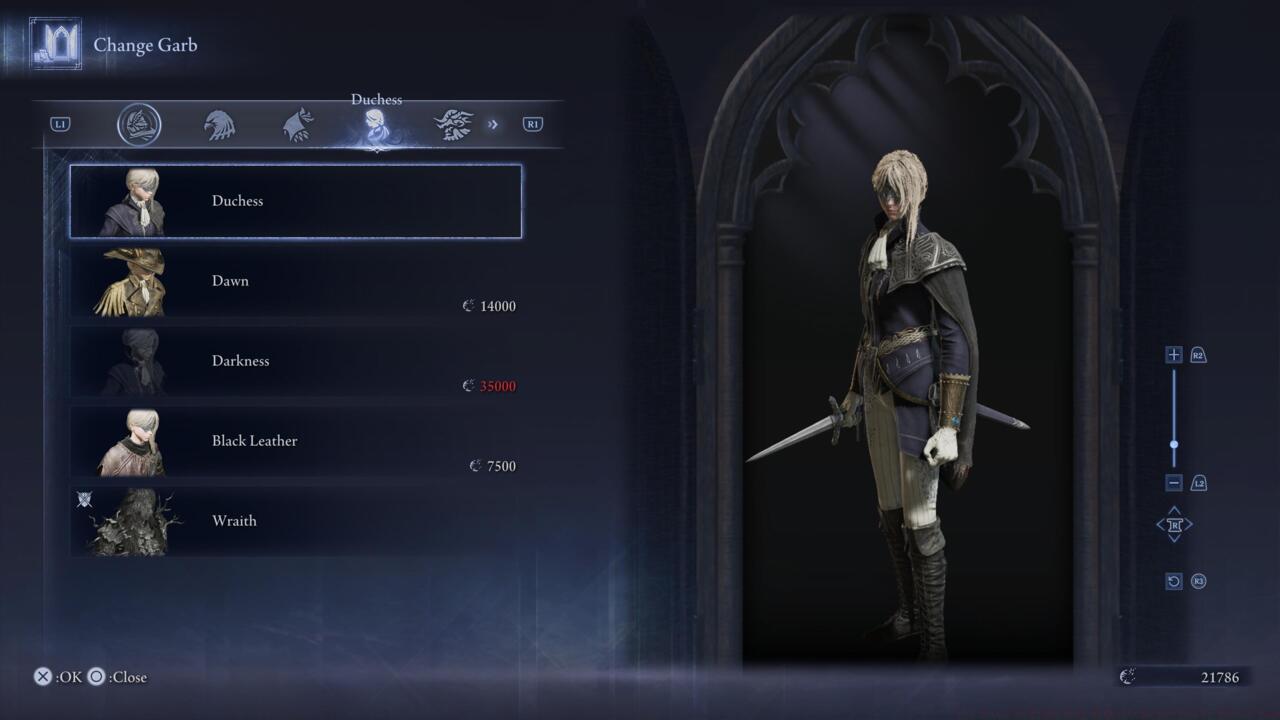Viewport: 1280px width, 720px height.
Task: Open the eagle head character tab
Action: click(x=219, y=125)
